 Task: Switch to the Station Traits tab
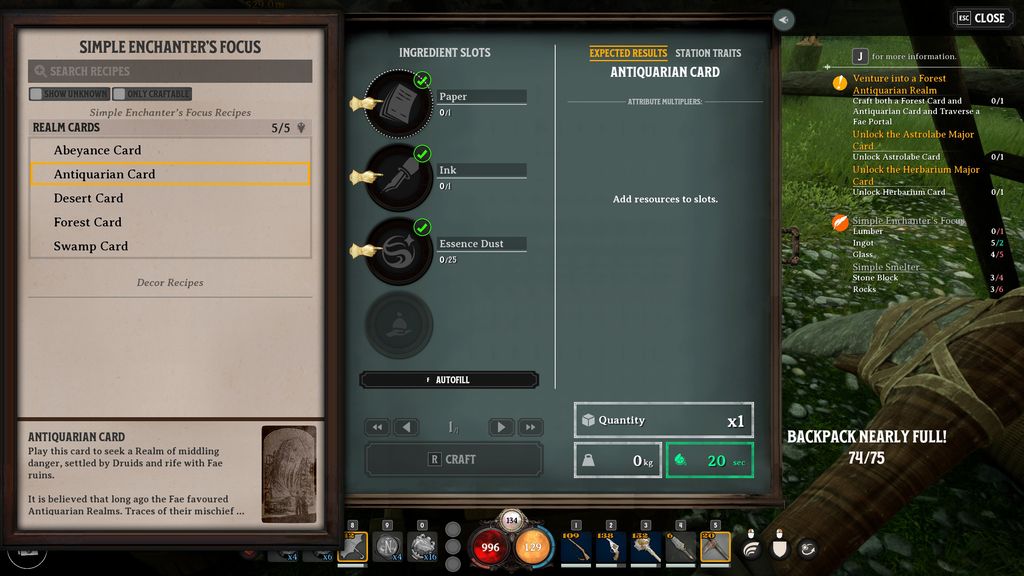(707, 53)
